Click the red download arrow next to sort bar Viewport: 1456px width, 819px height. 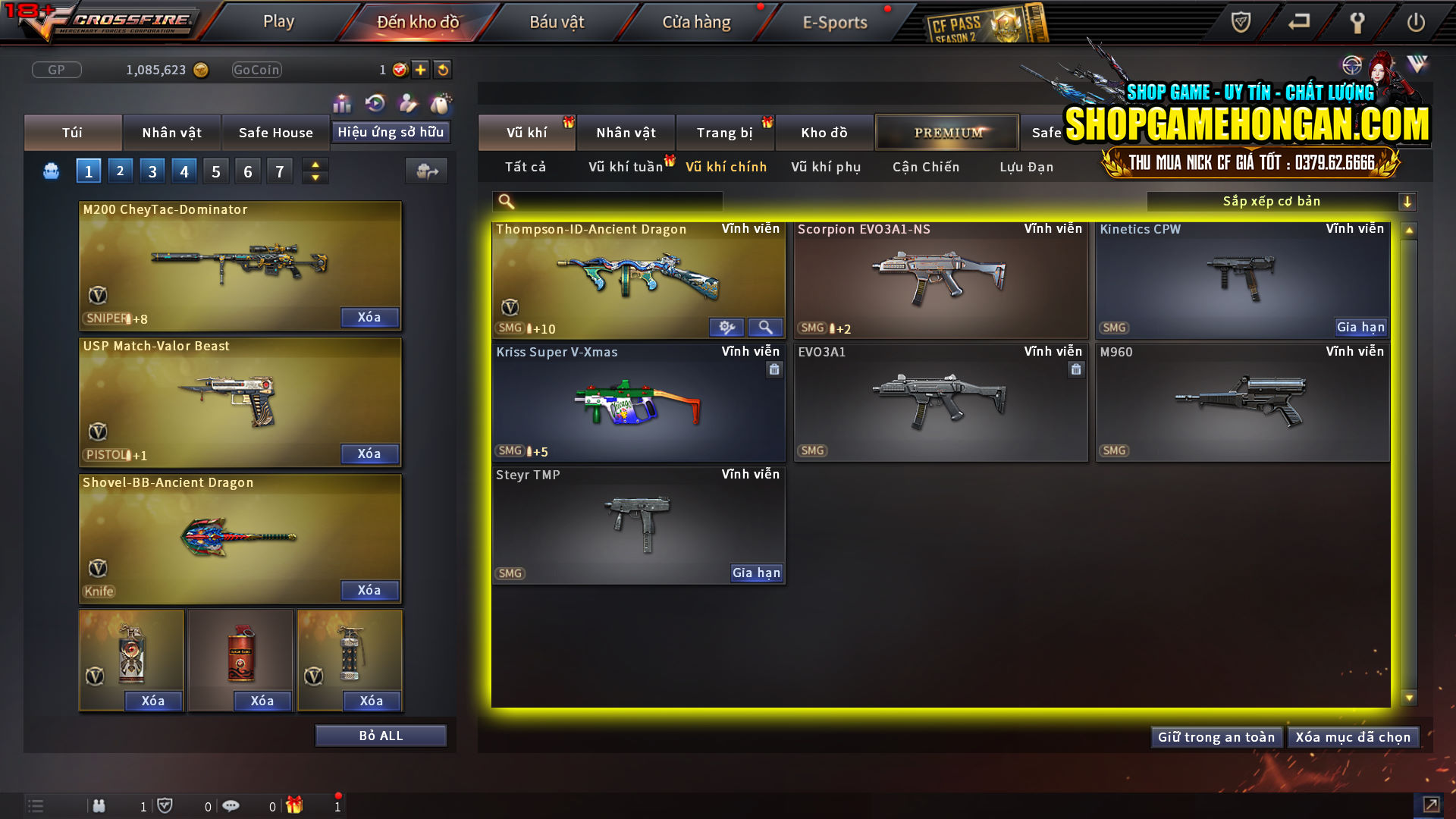(x=1408, y=201)
